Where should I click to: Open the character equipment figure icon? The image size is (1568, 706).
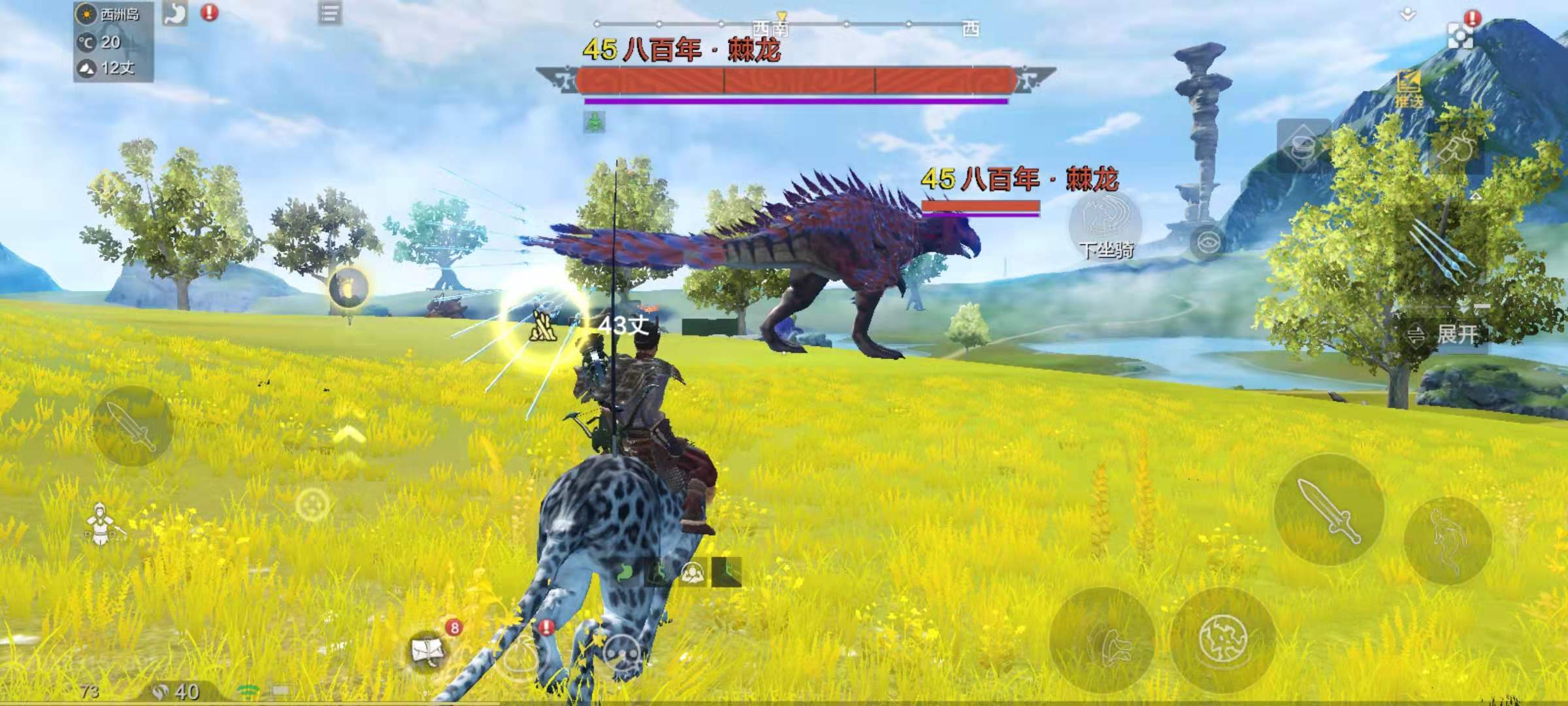(x=100, y=524)
